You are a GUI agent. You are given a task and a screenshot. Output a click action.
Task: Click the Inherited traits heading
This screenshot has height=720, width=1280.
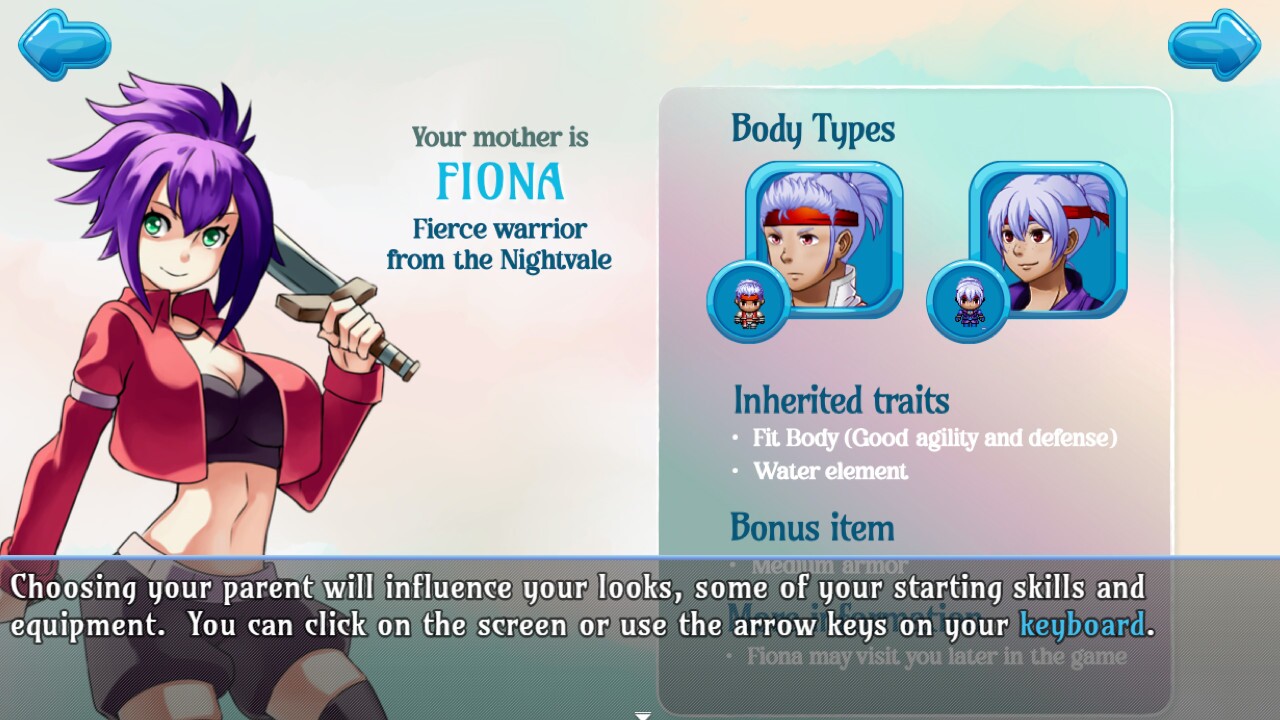point(840,400)
